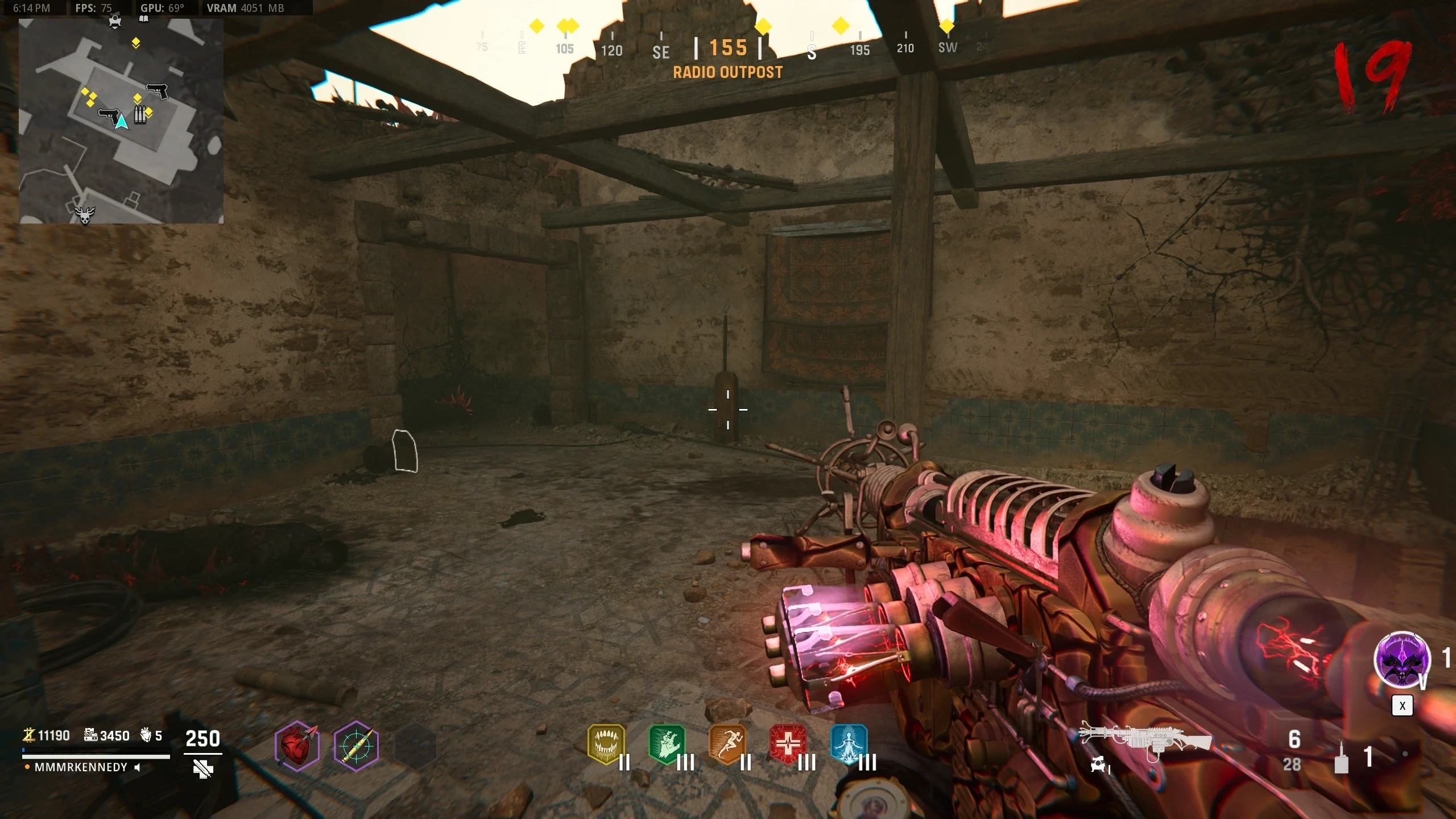Select the deer skull marker on minimap

click(85, 214)
